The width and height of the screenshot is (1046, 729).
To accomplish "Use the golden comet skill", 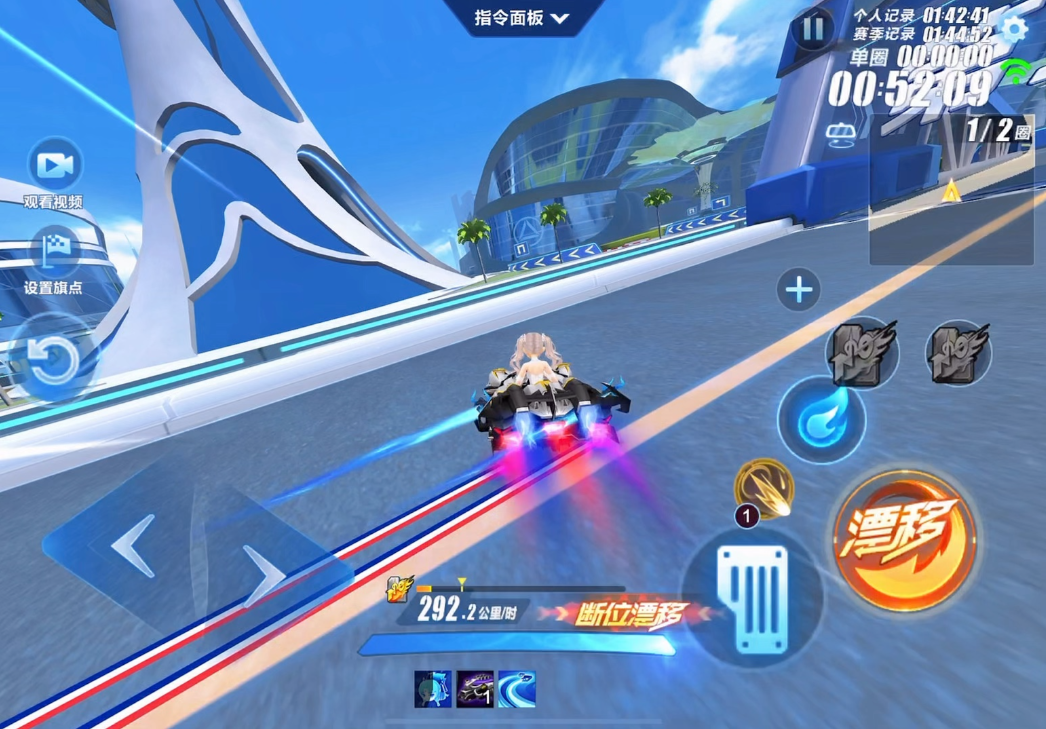I will (x=765, y=487).
